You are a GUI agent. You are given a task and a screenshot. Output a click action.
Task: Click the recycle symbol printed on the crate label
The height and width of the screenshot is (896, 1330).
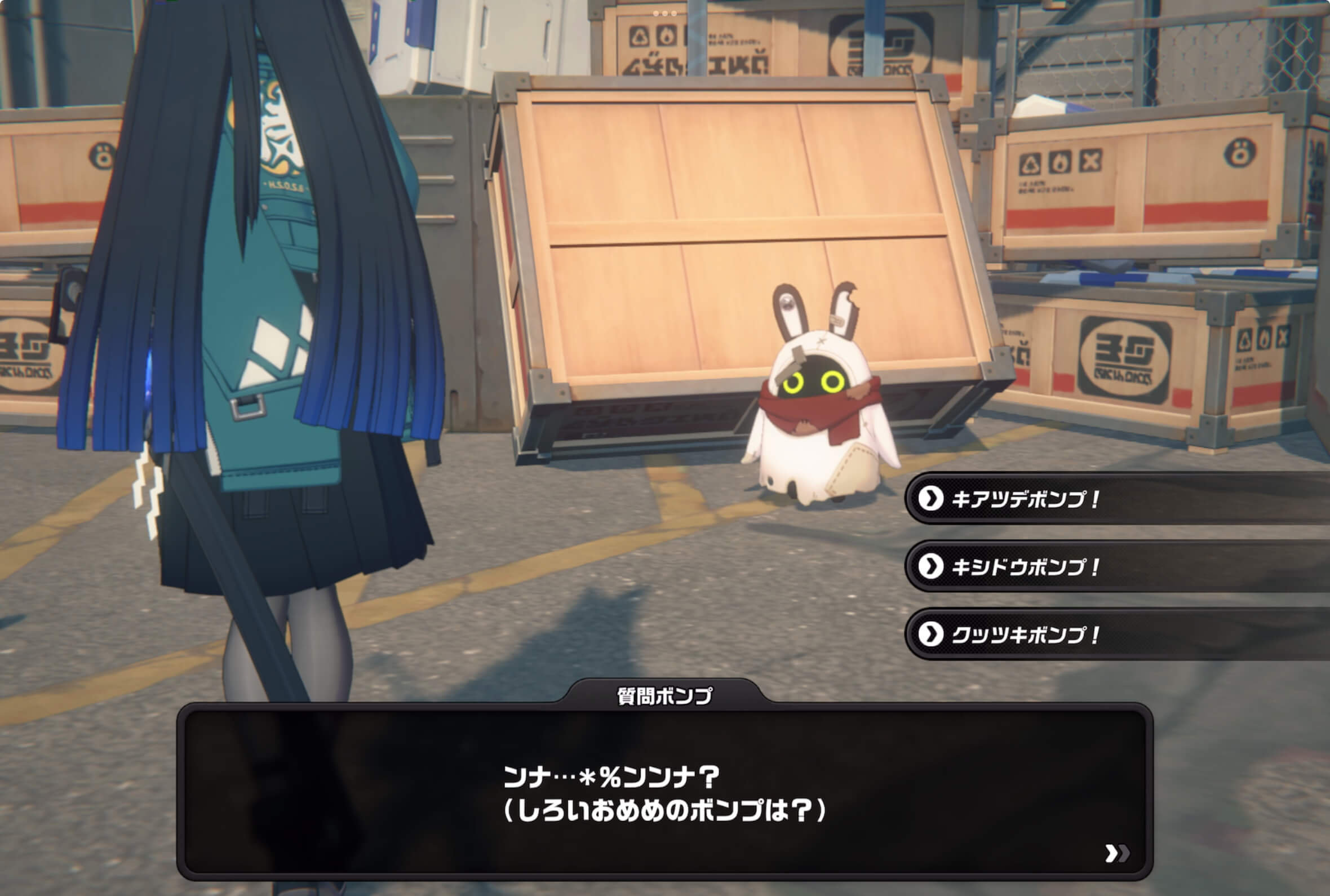(x=1031, y=162)
